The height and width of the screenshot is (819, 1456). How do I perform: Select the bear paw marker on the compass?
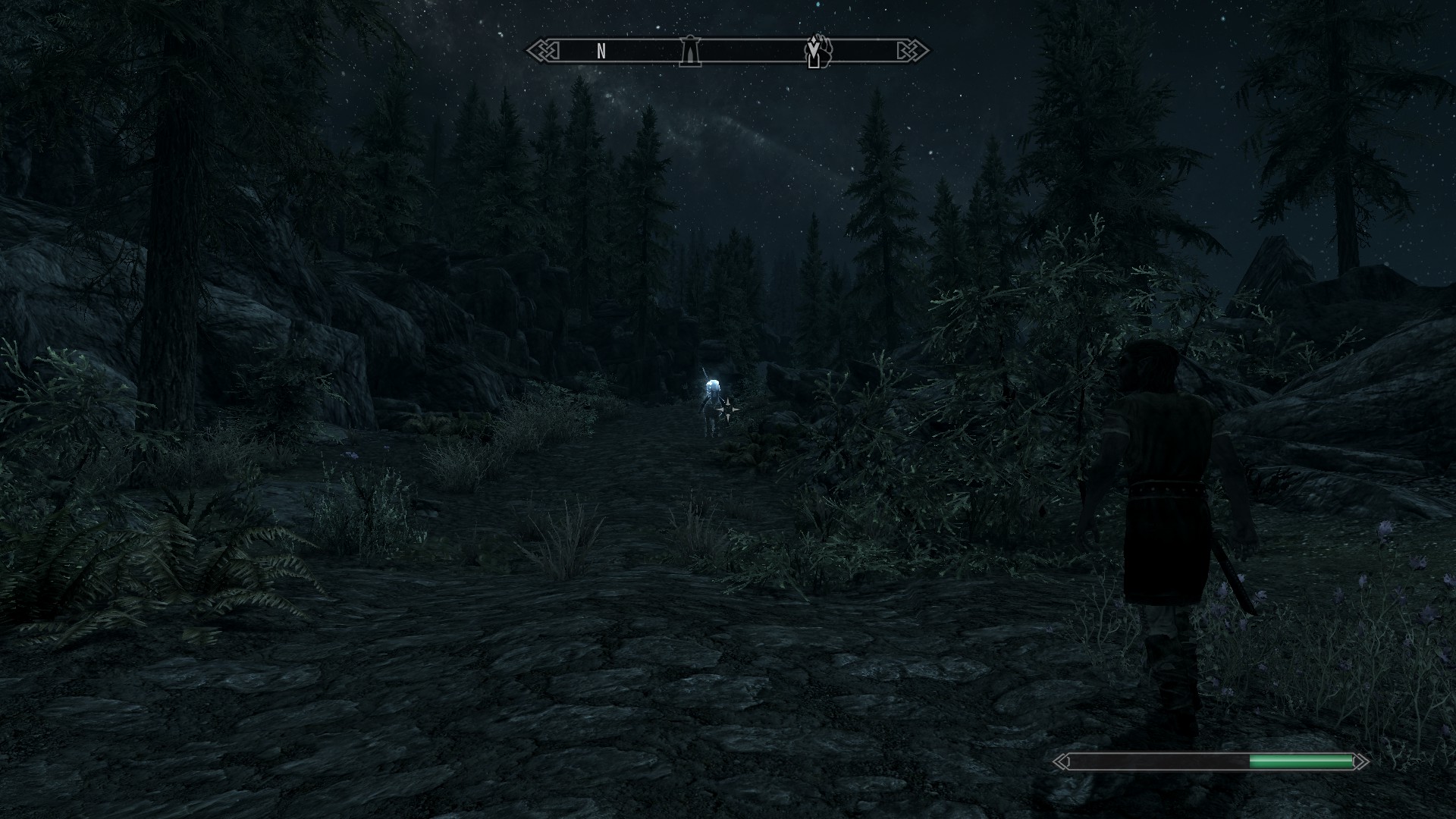(x=818, y=51)
